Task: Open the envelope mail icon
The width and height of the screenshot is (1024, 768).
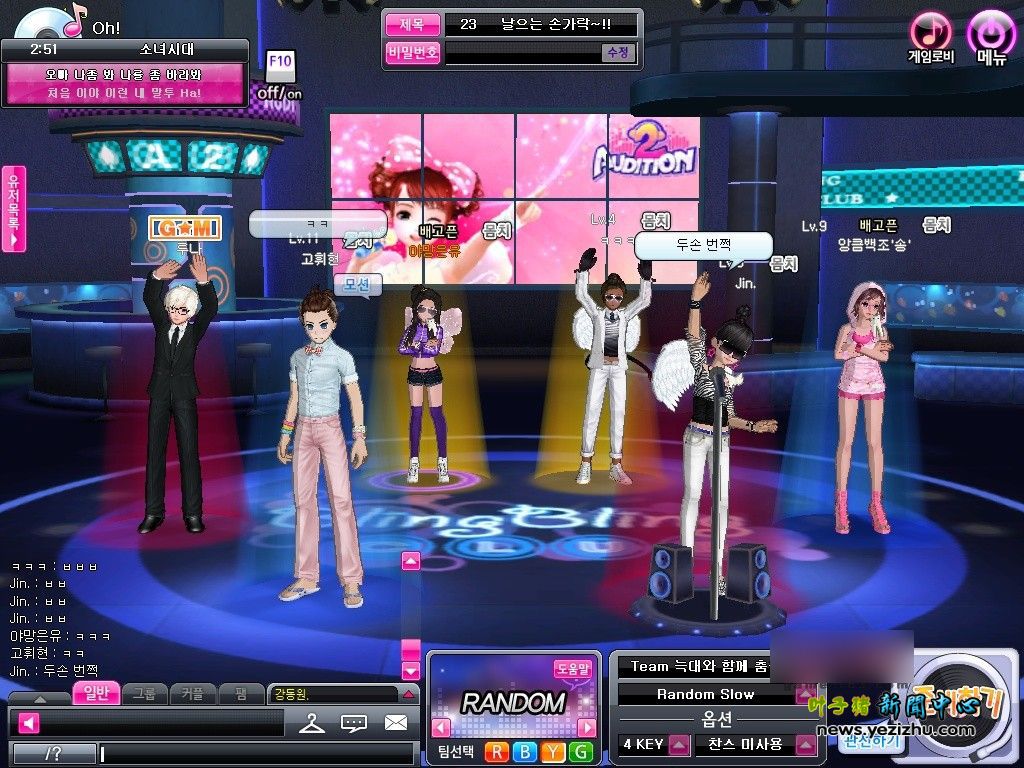Action: coord(396,722)
